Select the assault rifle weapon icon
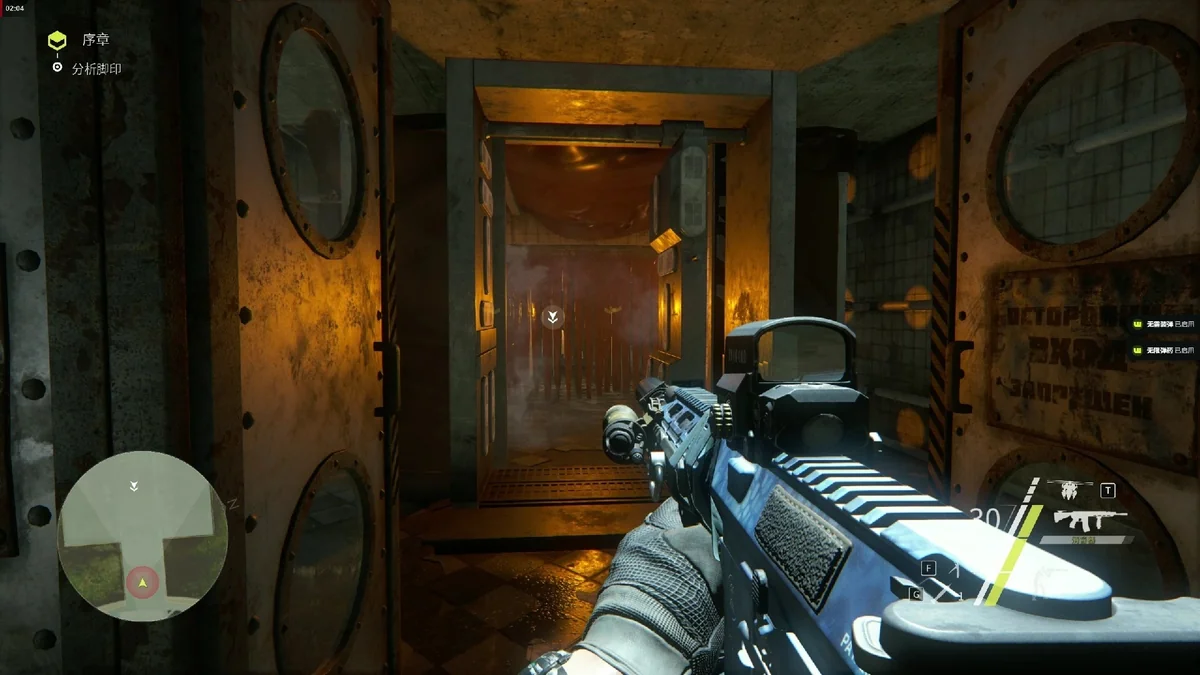The width and height of the screenshot is (1200, 675). tap(1090, 520)
